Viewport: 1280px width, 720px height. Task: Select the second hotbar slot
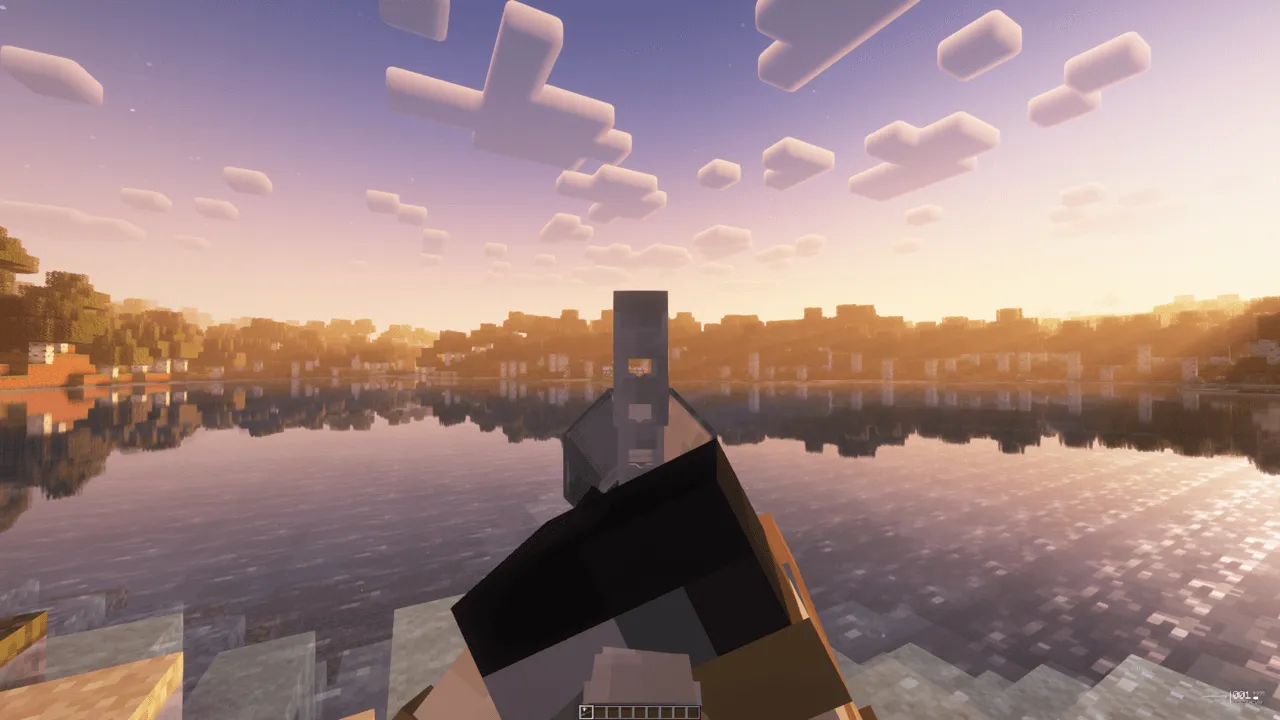600,712
